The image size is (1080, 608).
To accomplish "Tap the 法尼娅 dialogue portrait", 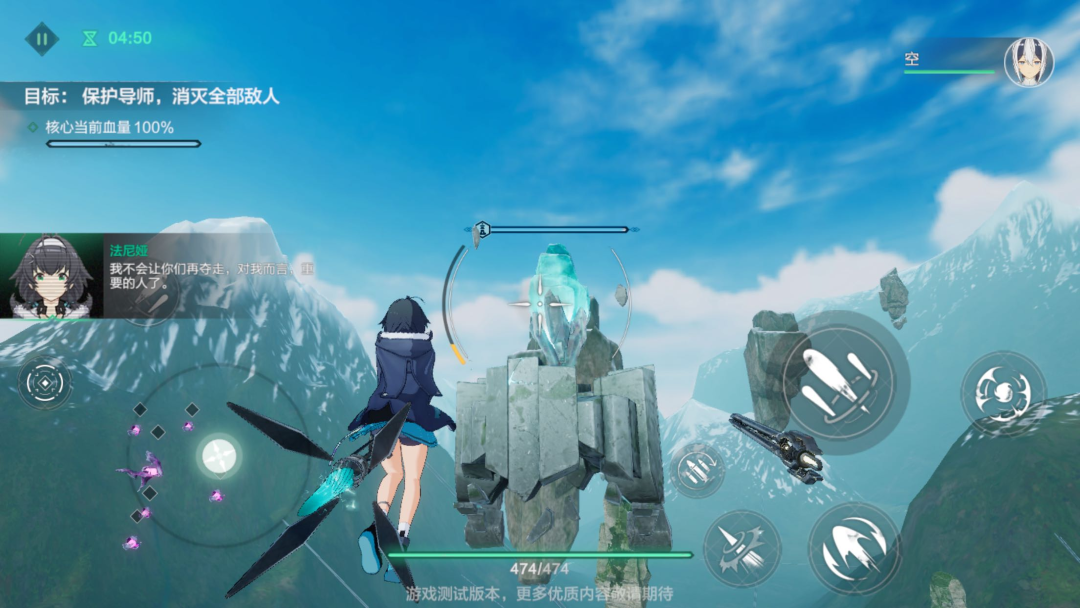I will (x=51, y=276).
